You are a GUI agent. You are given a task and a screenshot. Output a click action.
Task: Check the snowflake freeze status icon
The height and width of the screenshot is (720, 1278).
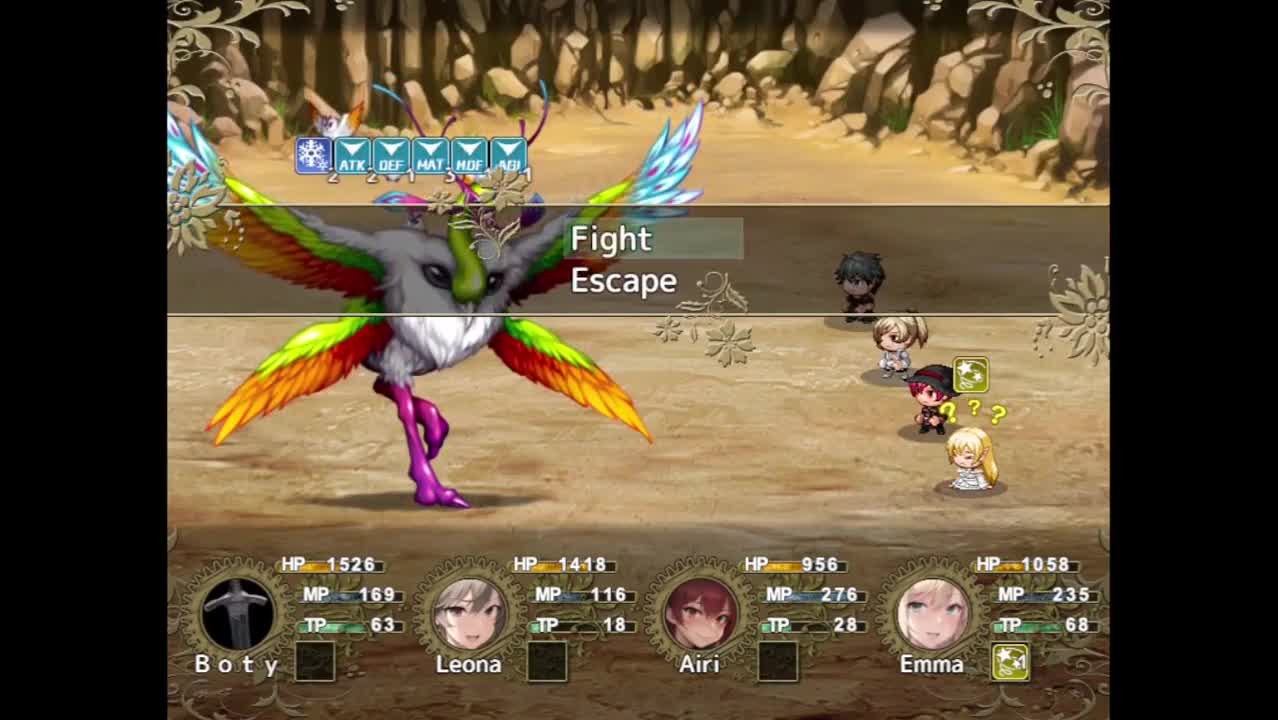(313, 156)
